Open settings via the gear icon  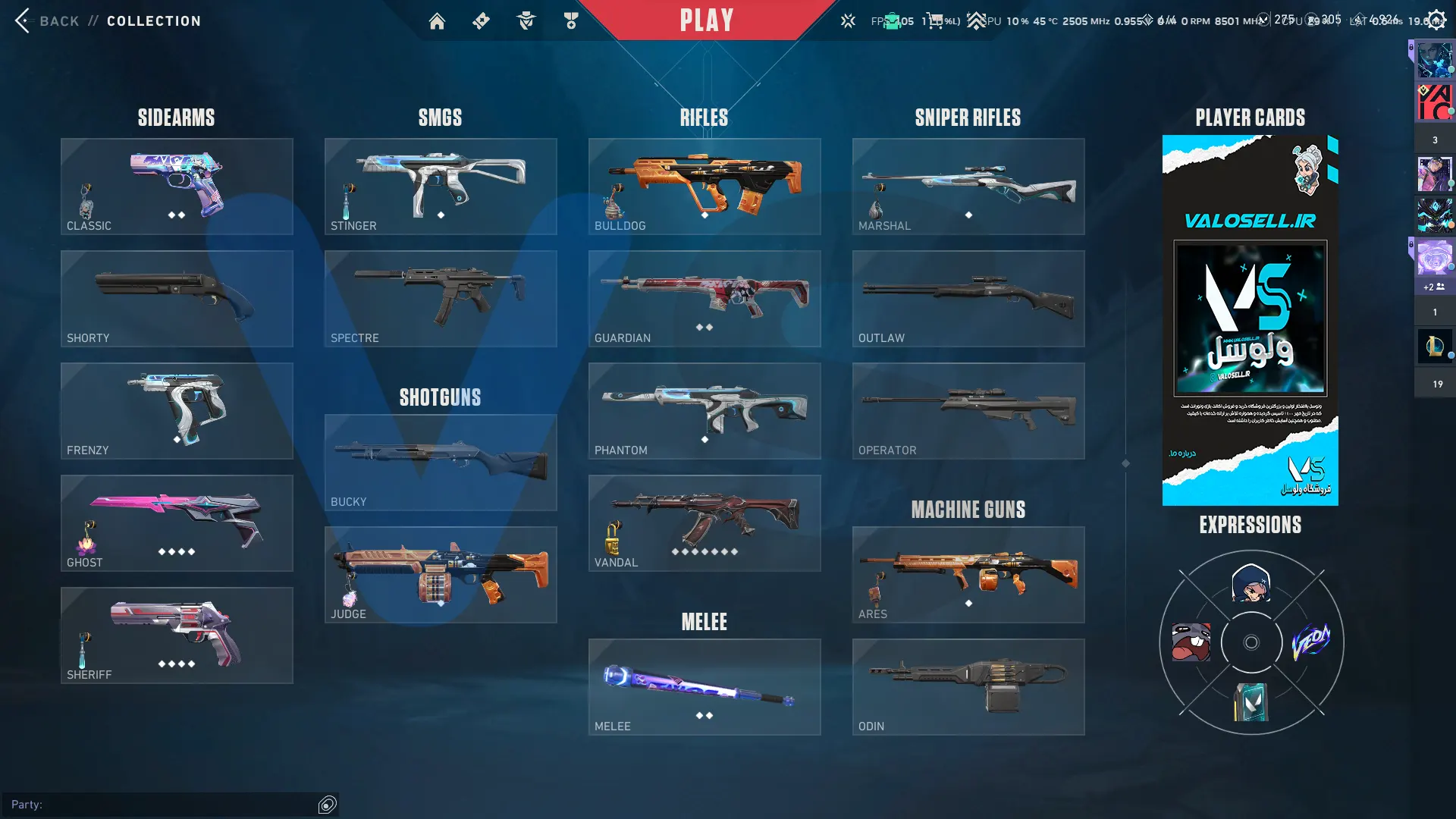pyautogui.click(x=1436, y=20)
